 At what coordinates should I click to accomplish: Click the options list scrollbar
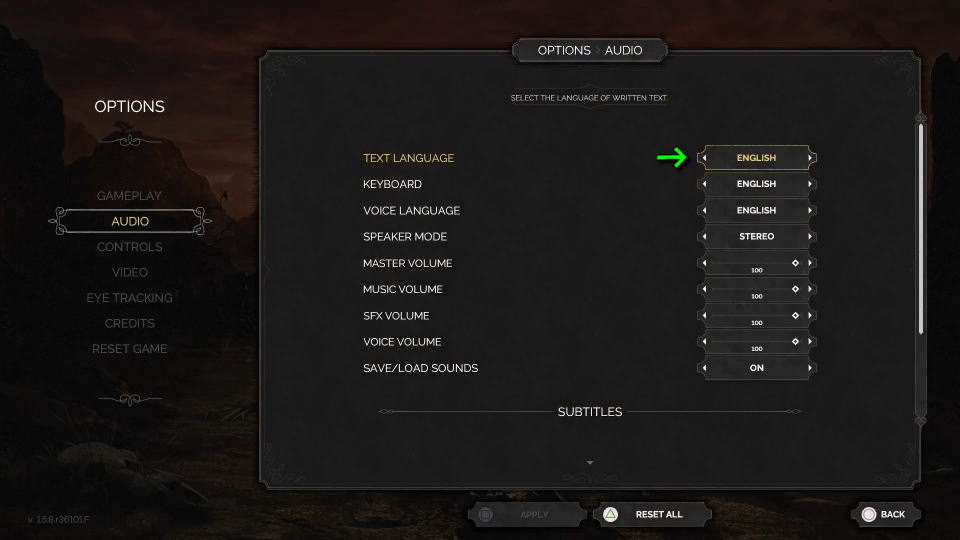tap(921, 230)
